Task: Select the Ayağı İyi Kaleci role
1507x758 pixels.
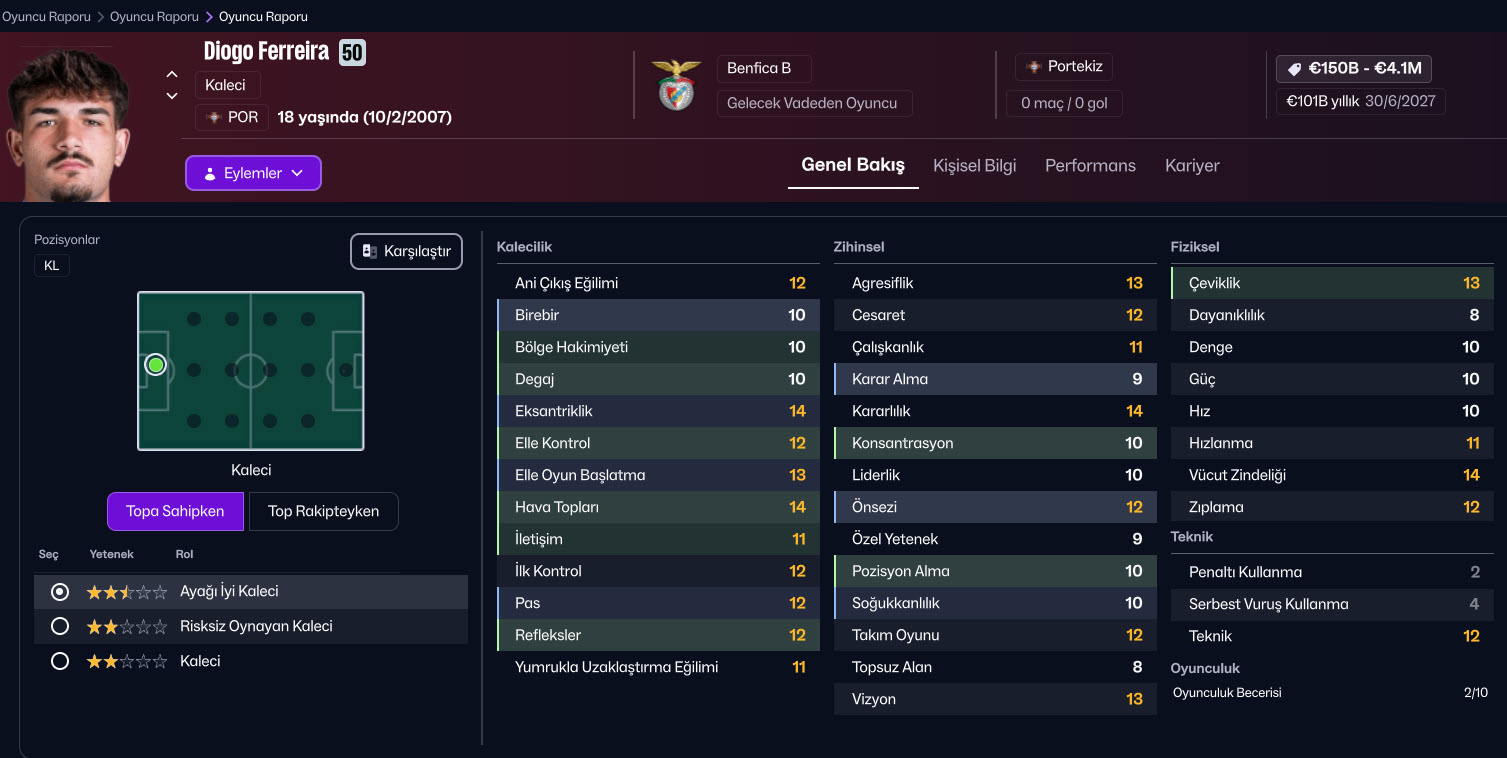Action: point(60,592)
